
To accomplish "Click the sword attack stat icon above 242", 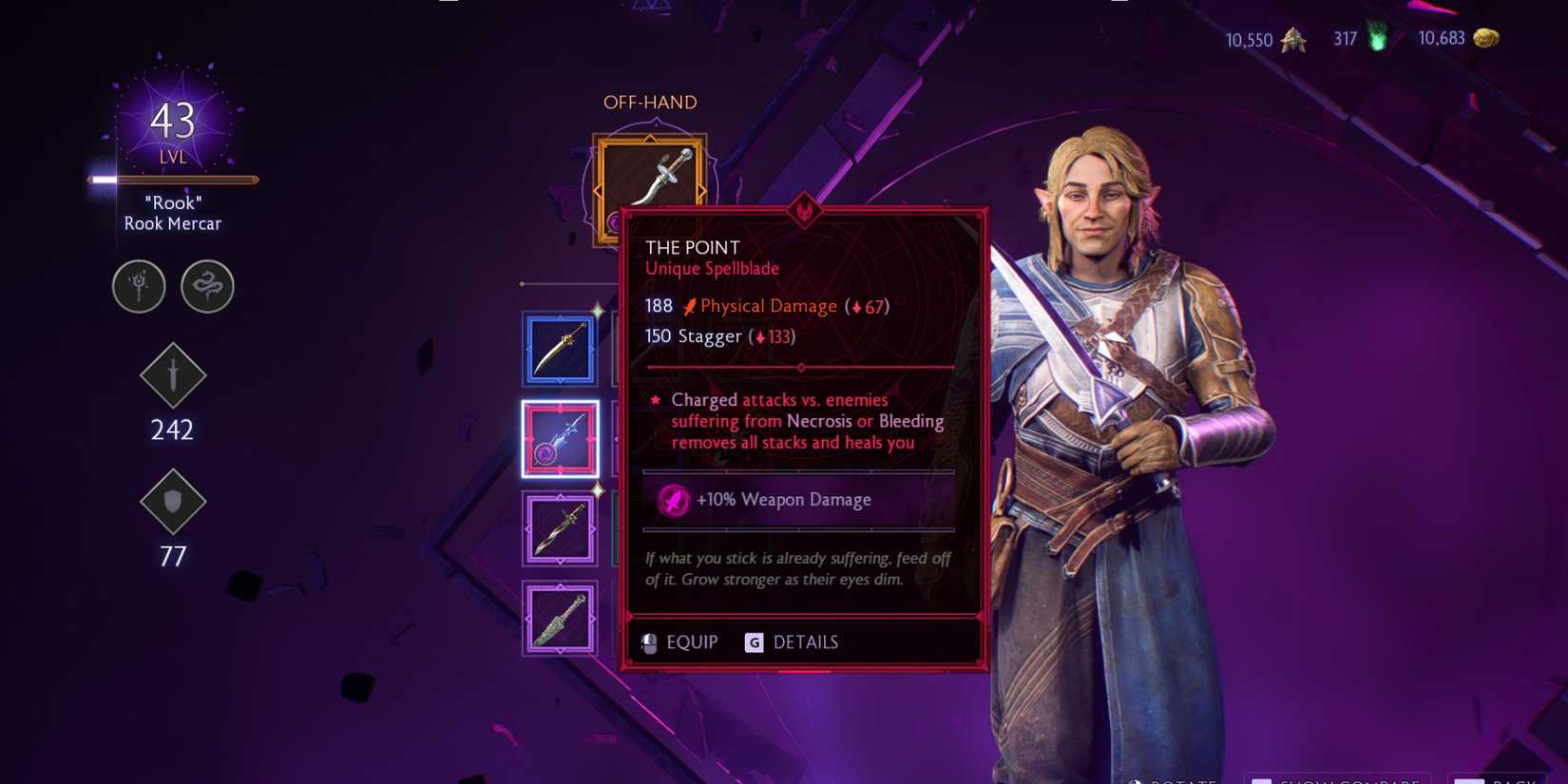I will click(x=172, y=376).
